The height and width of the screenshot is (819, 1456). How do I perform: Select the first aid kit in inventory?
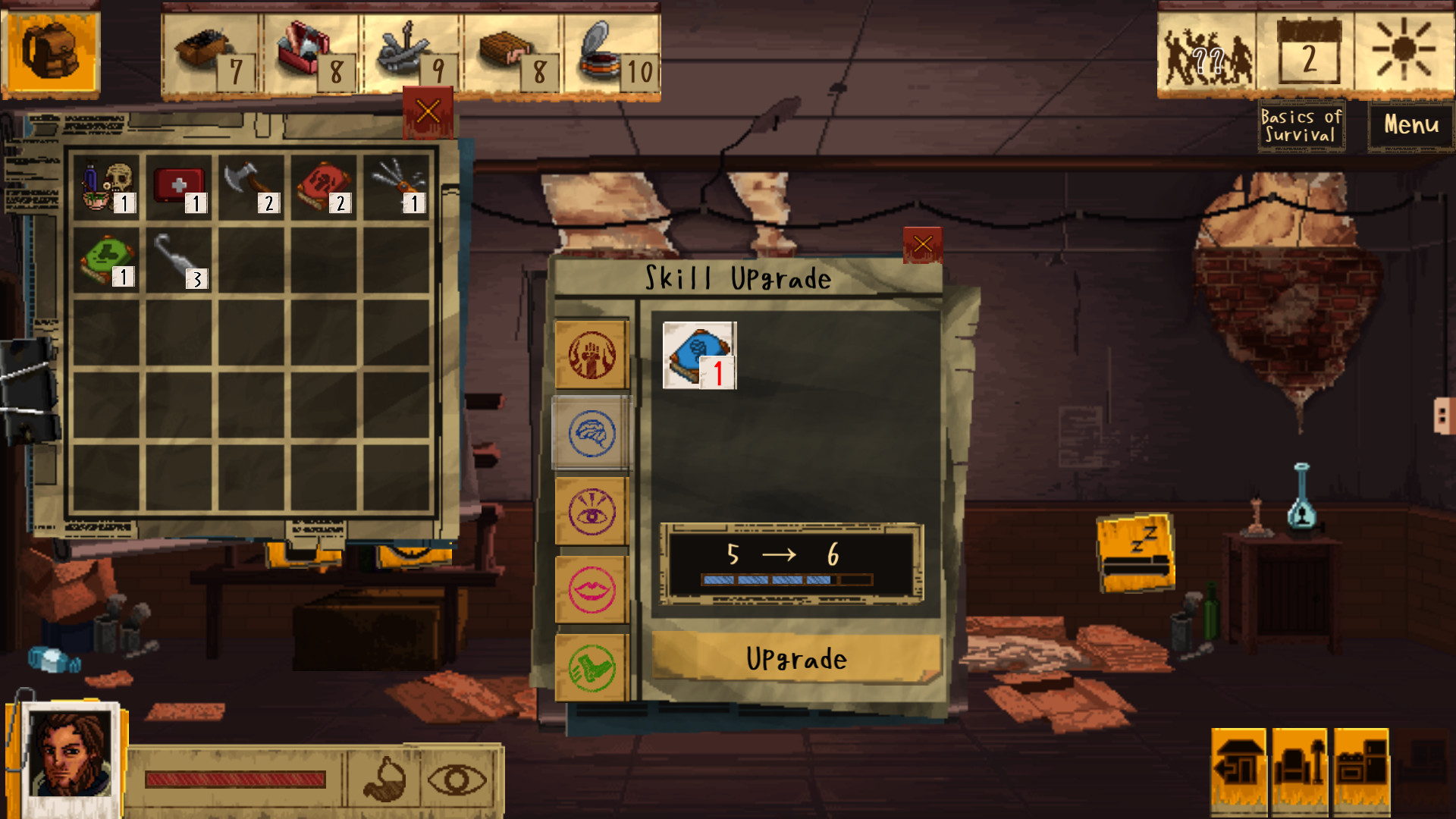coord(180,184)
